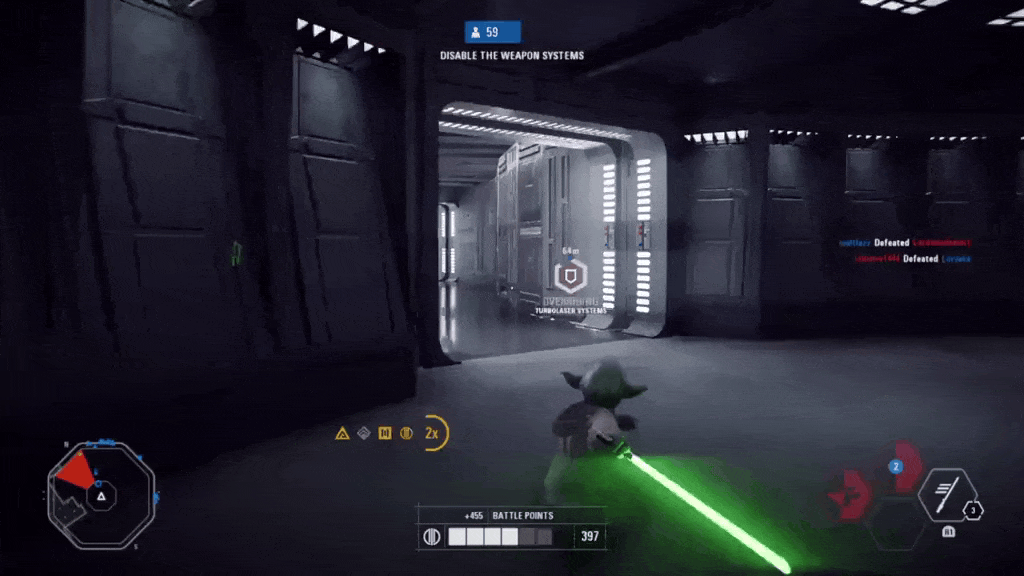
Task: Activate the lightsaber dash ability icon
Action: (946, 494)
